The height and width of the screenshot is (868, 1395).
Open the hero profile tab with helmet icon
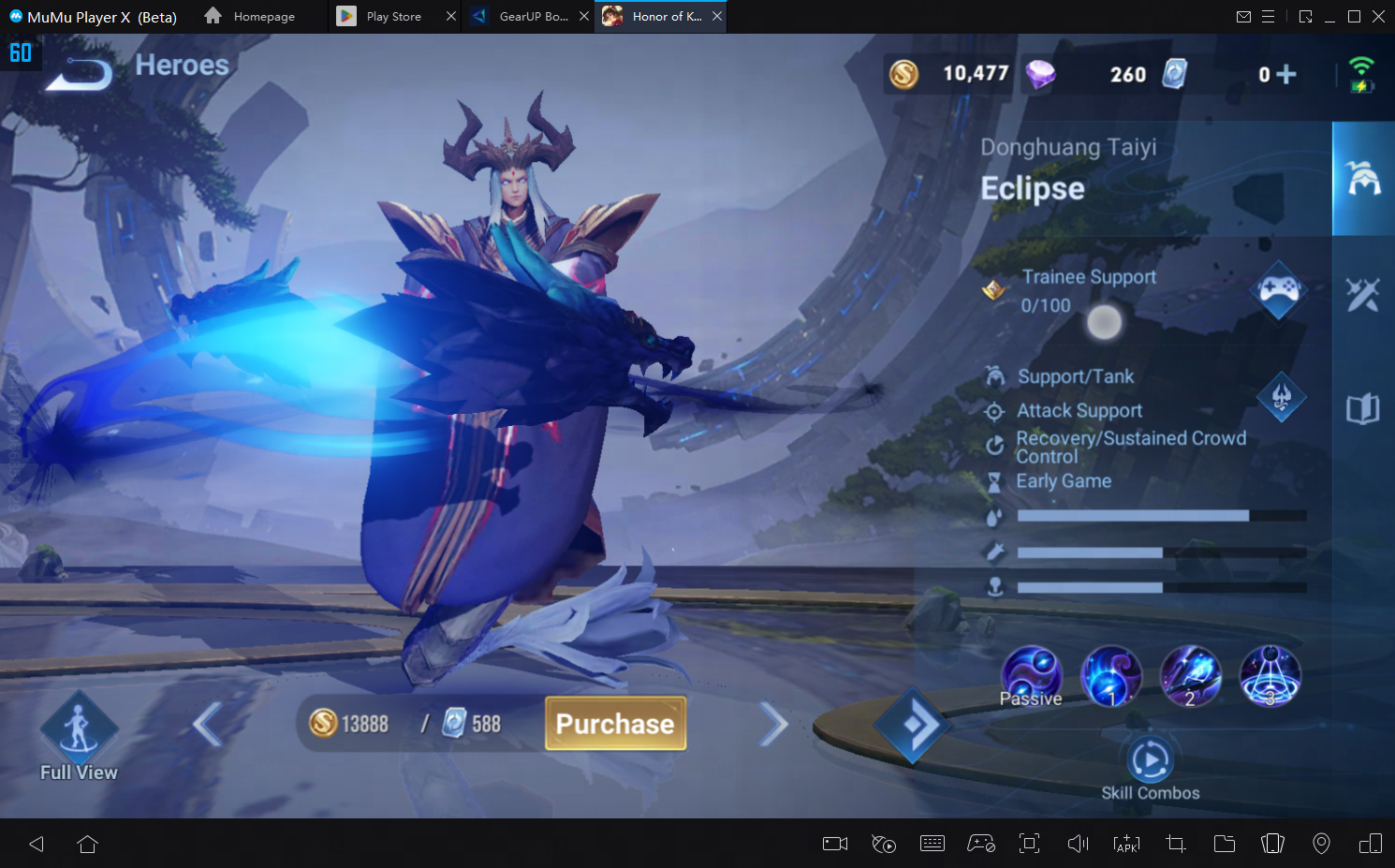click(x=1363, y=178)
